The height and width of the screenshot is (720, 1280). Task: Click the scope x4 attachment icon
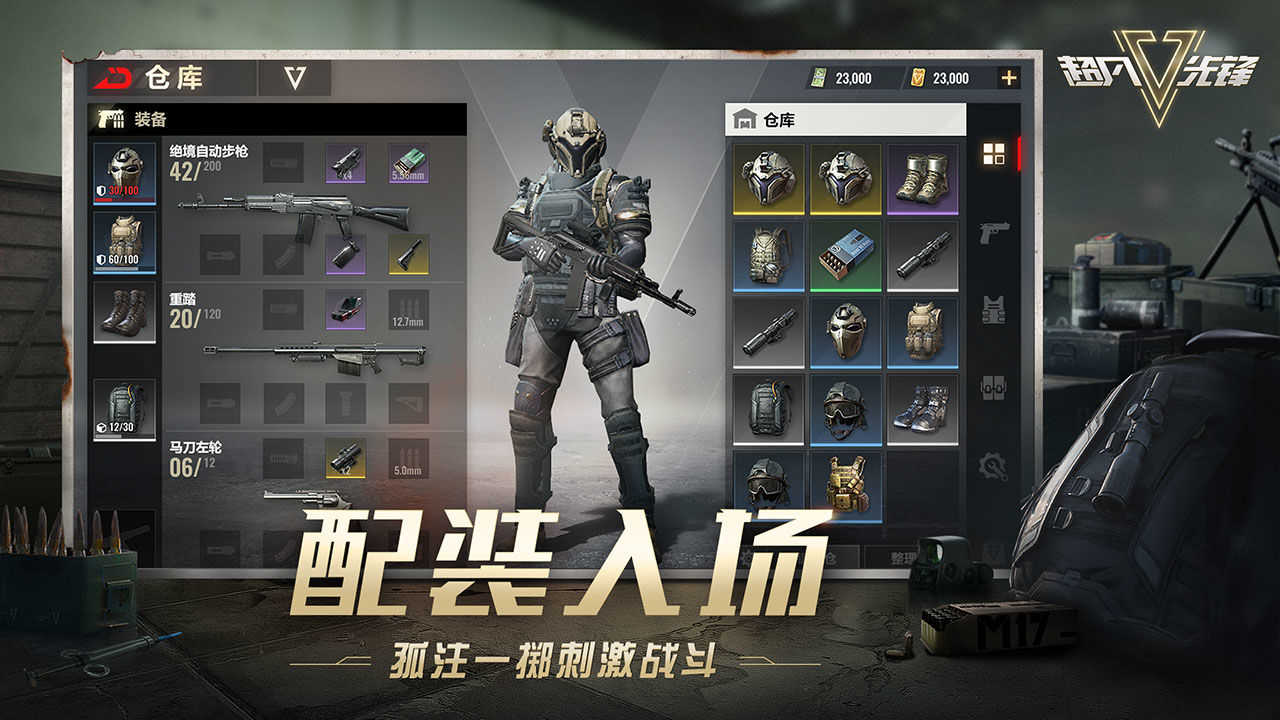coord(344,165)
